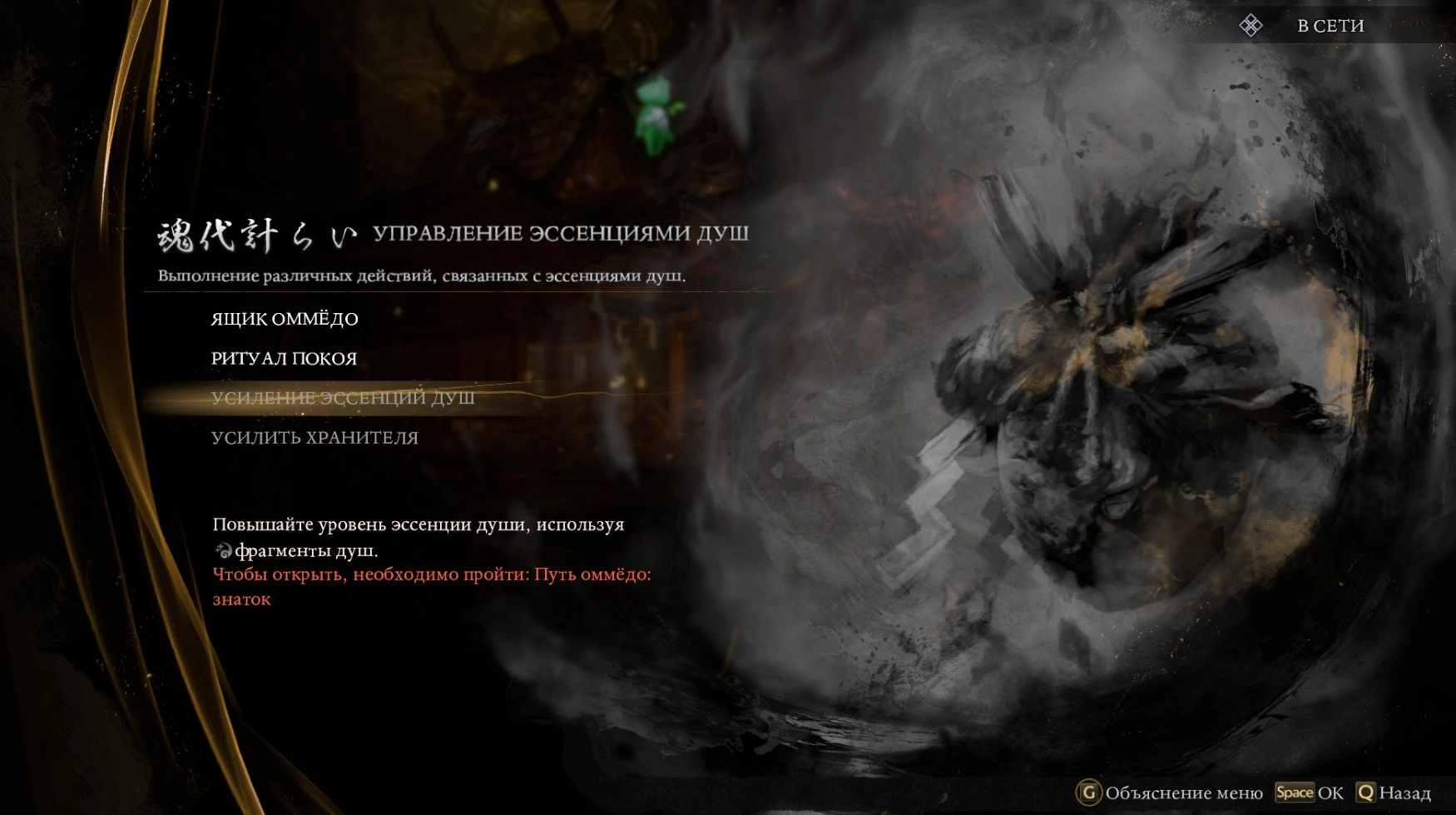The height and width of the screenshot is (815, 1456).
Task: Go back using the Назад button
Action: tap(1394, 793)
